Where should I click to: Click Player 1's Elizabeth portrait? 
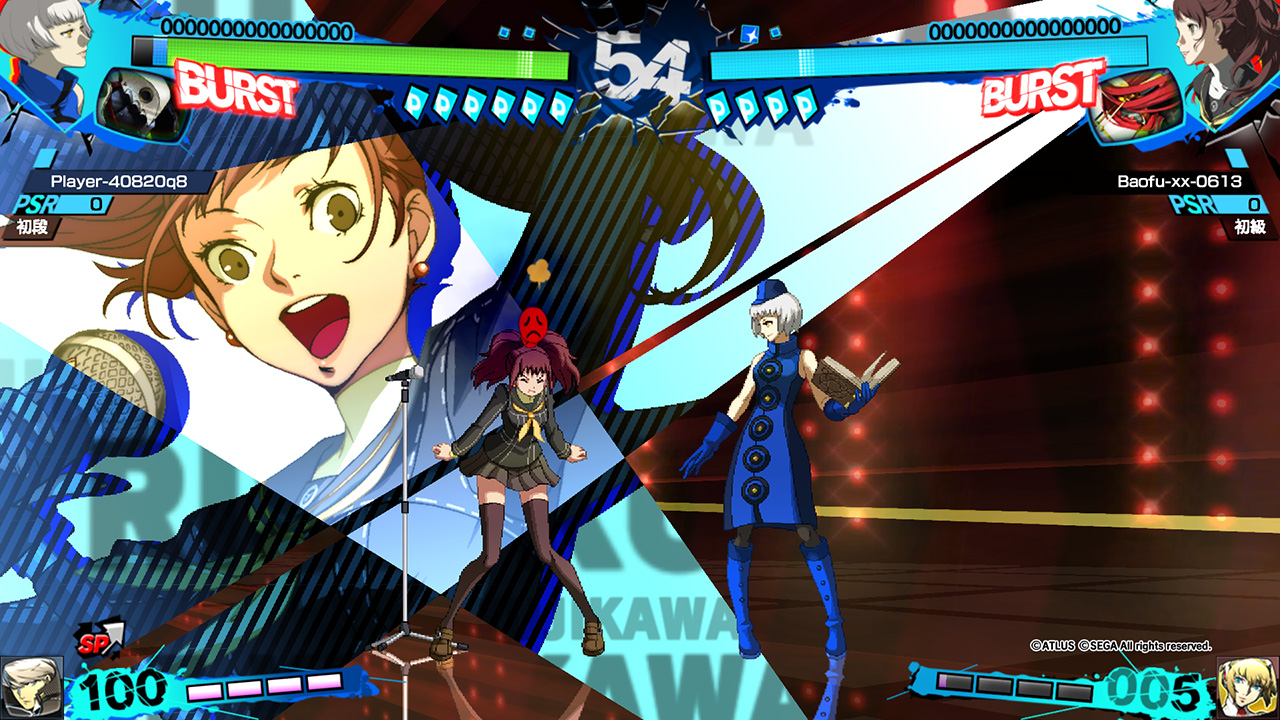click(x=45, y=35)
